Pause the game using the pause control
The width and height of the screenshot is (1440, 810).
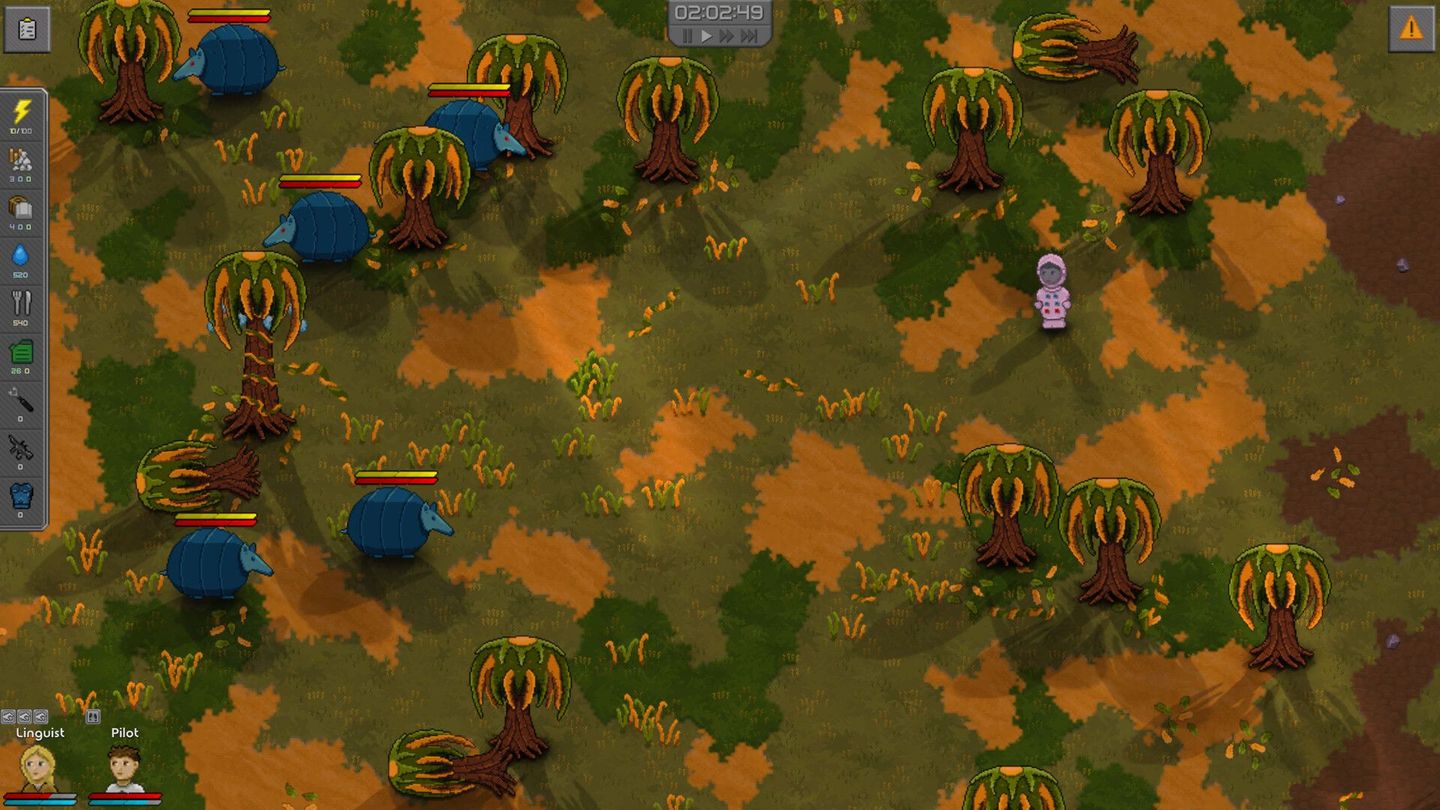point(687,35)
